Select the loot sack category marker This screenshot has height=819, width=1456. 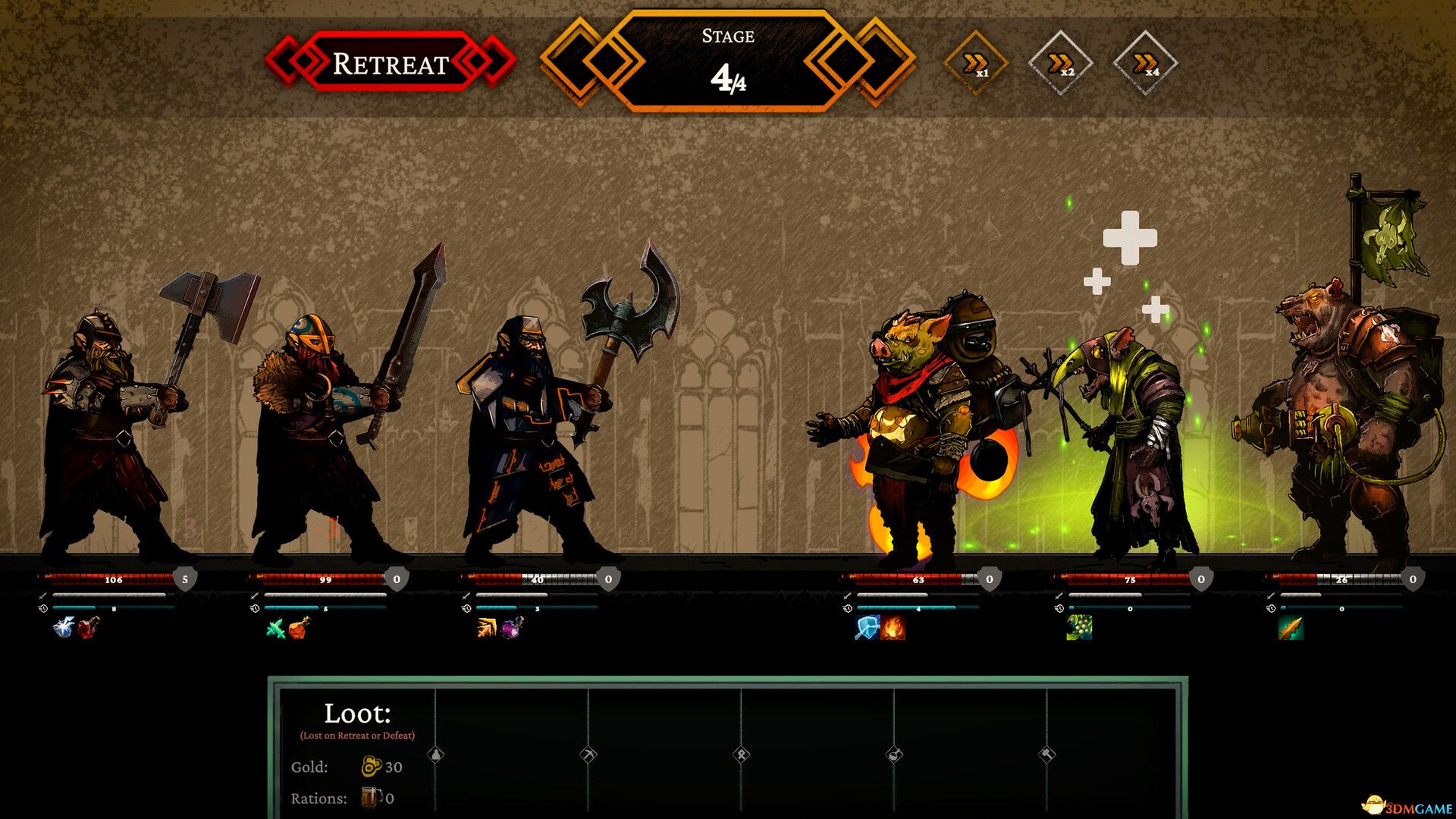(x=436, y=755)
